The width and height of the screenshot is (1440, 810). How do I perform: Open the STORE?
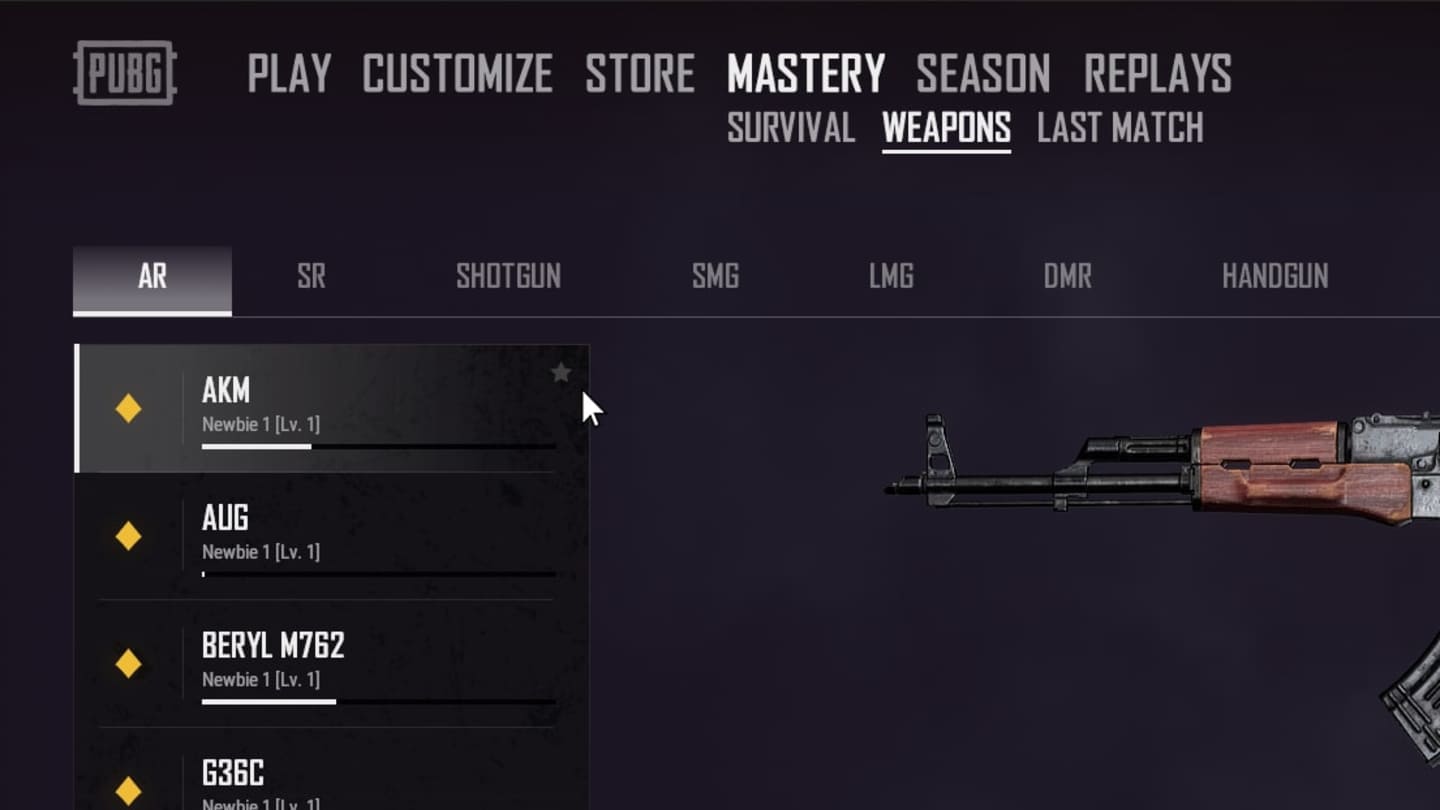640,74
